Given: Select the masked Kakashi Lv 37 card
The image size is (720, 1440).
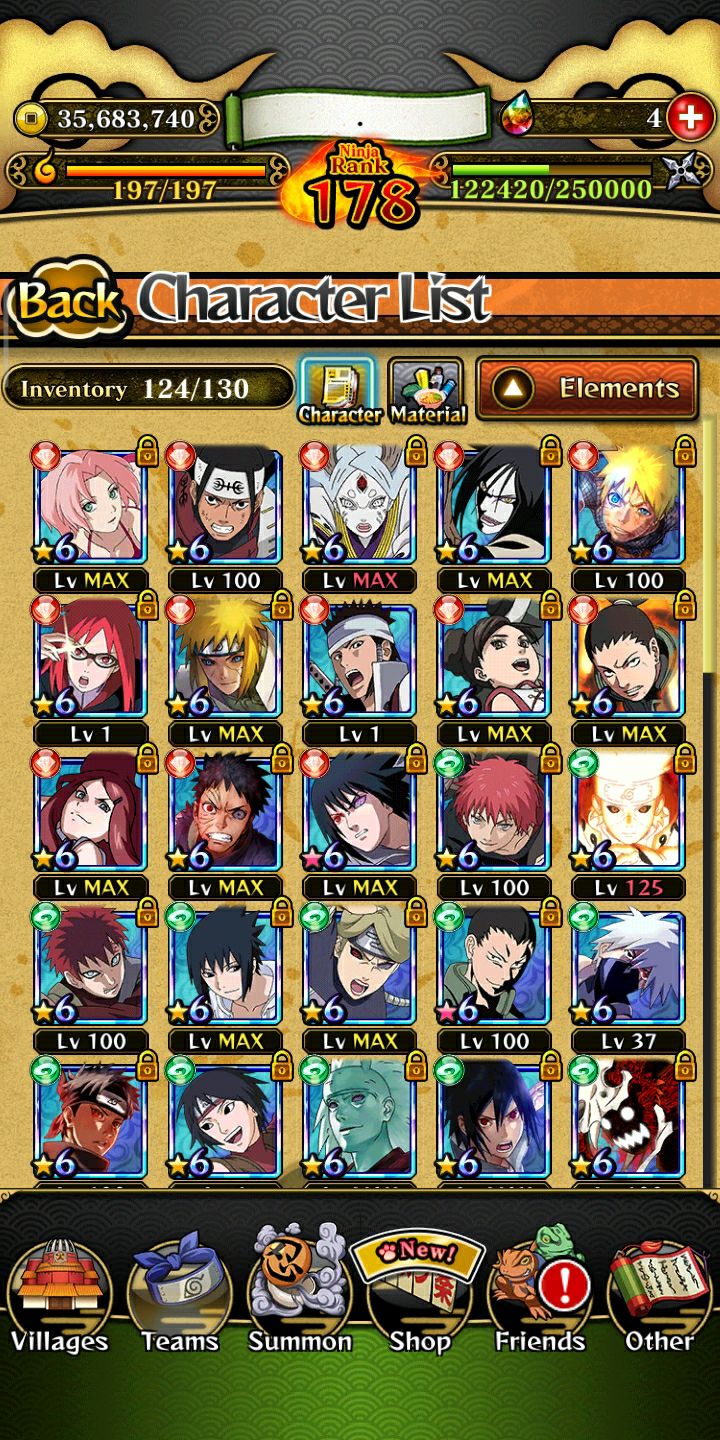Looking at the screenshot, I should (627, 968).
